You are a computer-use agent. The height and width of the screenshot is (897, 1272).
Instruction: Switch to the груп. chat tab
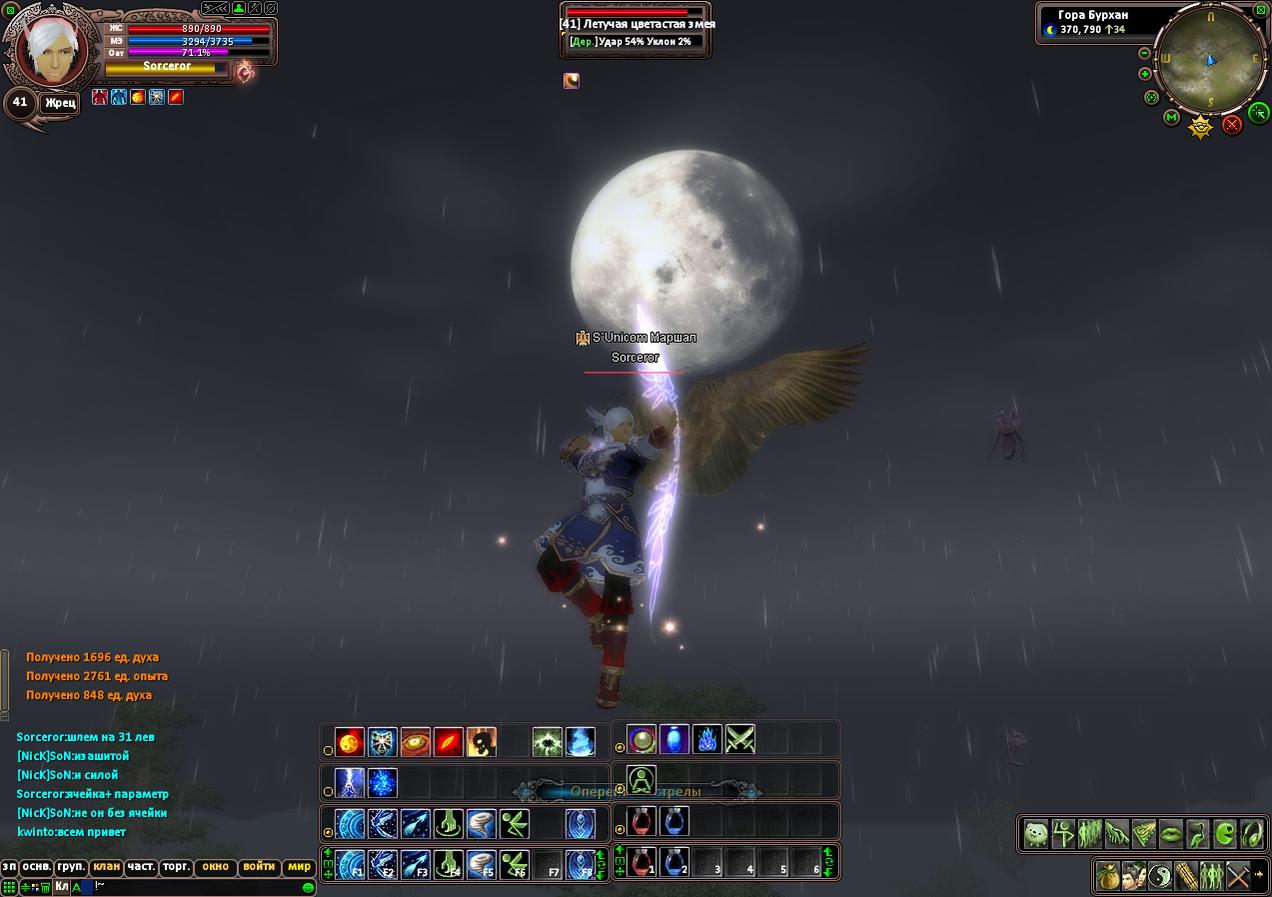[71, 867]
